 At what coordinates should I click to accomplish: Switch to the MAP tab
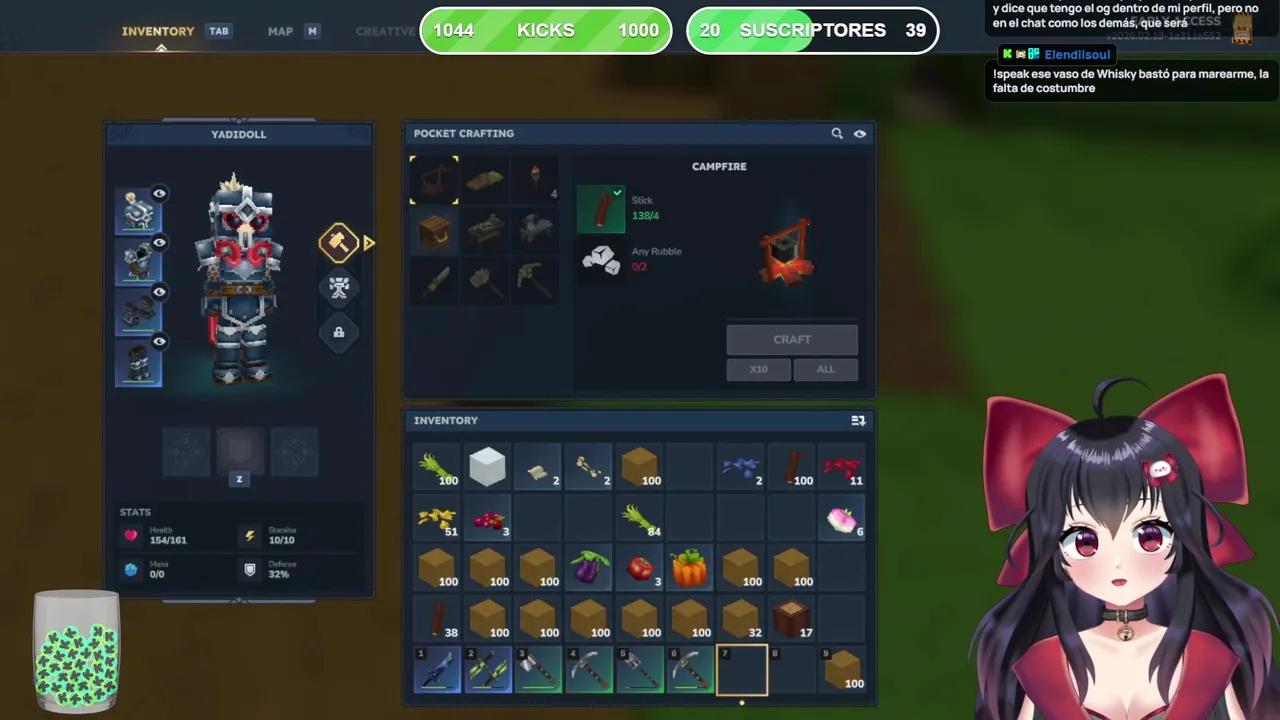pos(280,30)
